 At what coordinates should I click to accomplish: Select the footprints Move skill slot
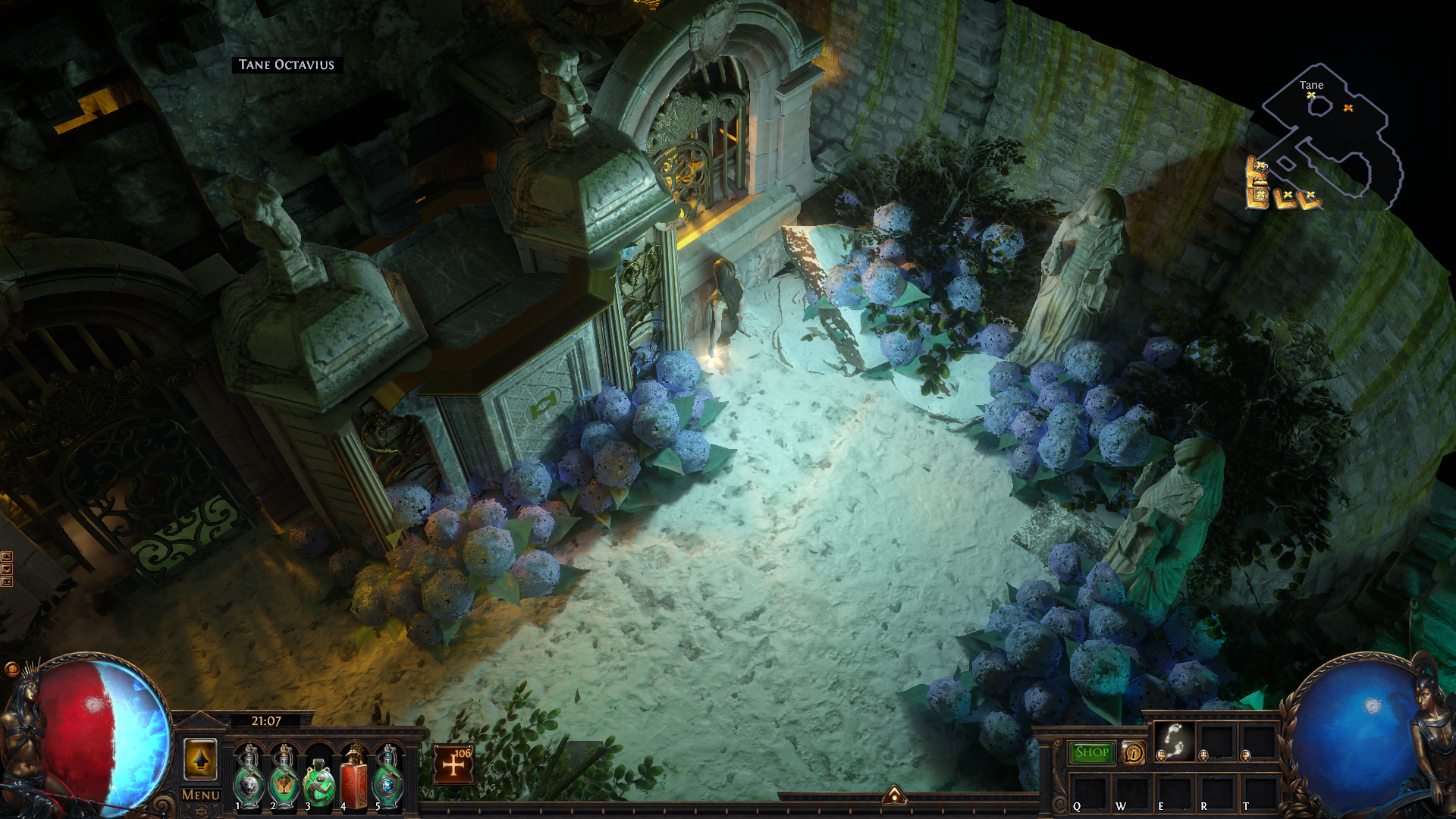click(1174, 741)
